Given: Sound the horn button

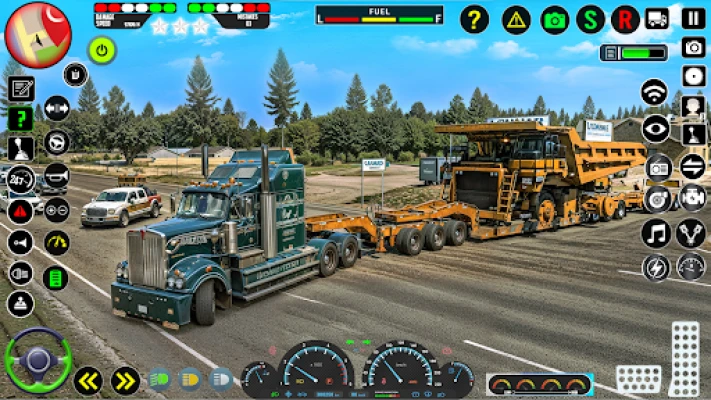Looking at the screenshot, I should [56, 174].
